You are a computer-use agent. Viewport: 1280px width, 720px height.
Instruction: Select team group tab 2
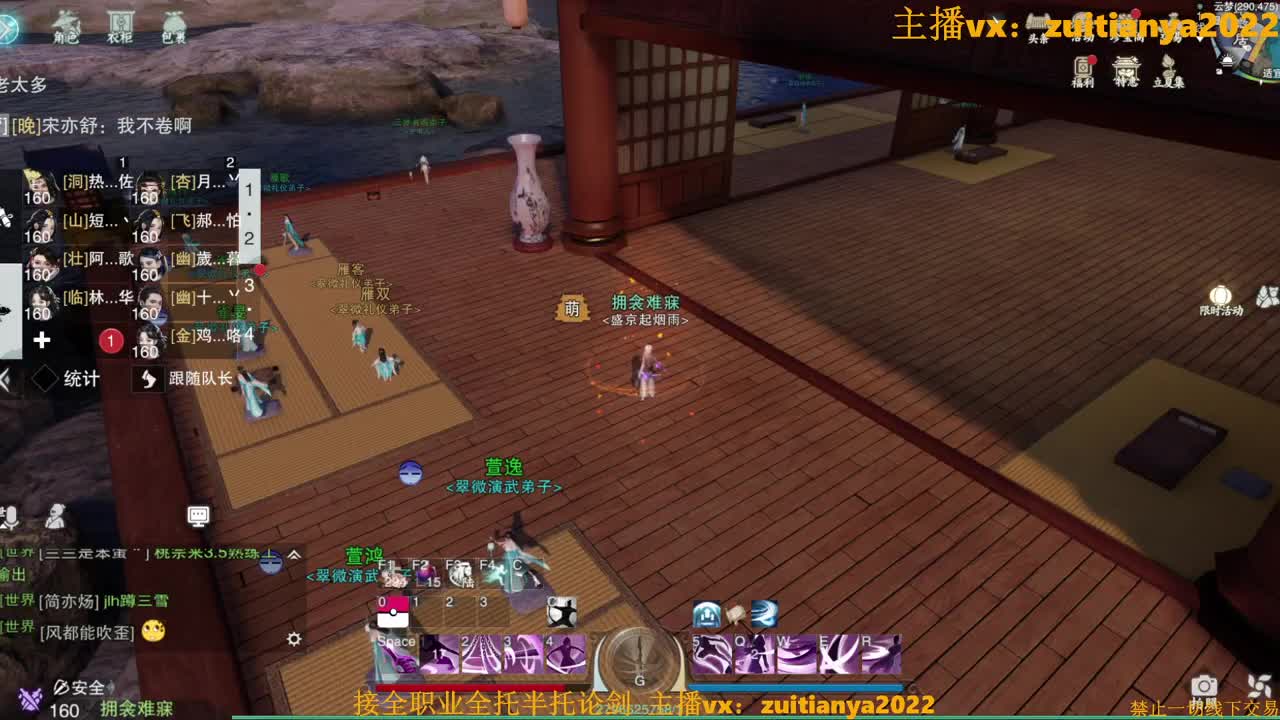(249, 238)
